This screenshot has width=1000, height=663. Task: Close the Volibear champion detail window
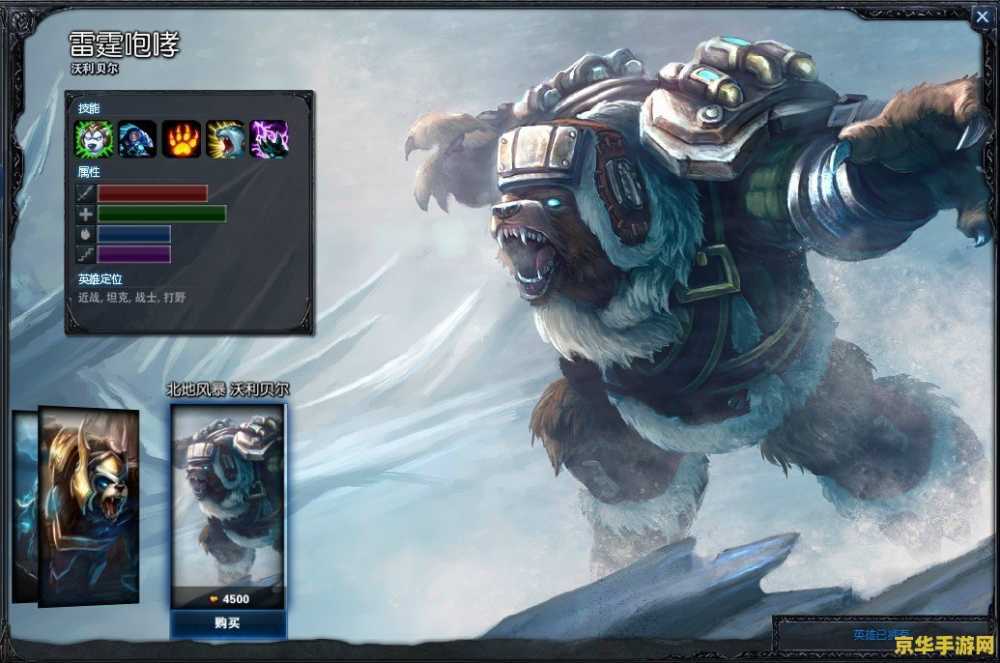point(980,15)
